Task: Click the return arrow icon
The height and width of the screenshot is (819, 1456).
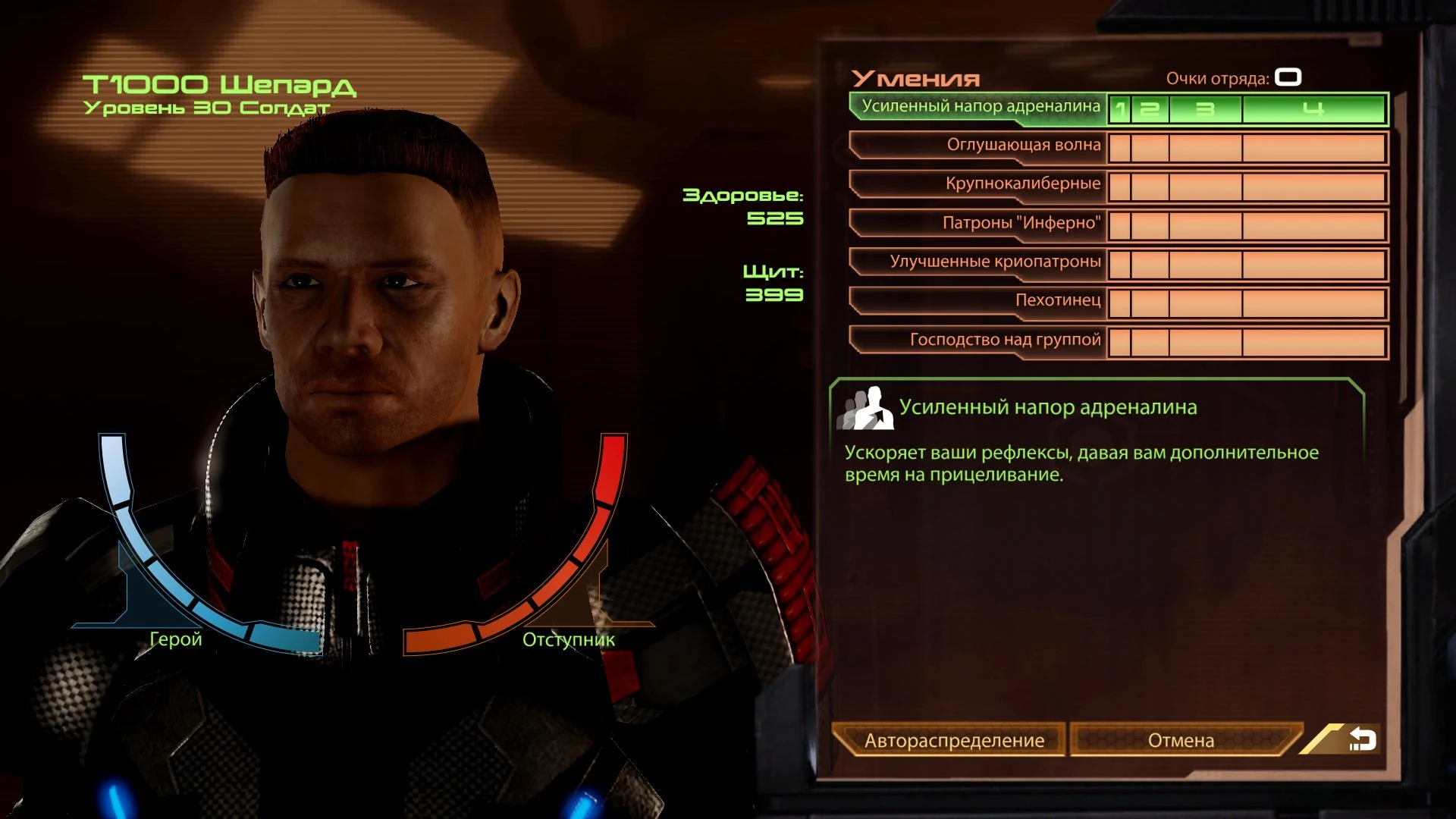Action: point(1362,739)
